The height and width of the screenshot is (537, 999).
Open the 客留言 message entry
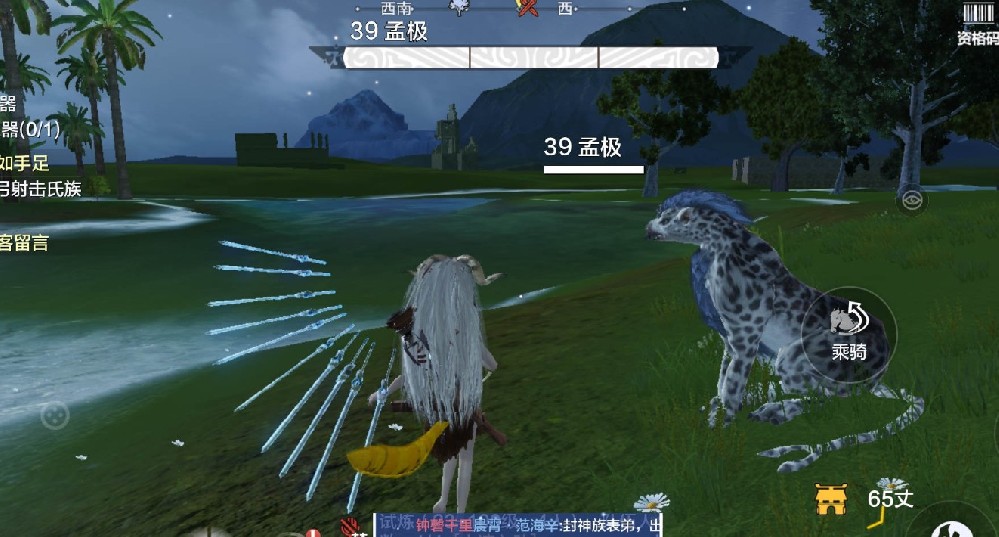pos(24,242)
